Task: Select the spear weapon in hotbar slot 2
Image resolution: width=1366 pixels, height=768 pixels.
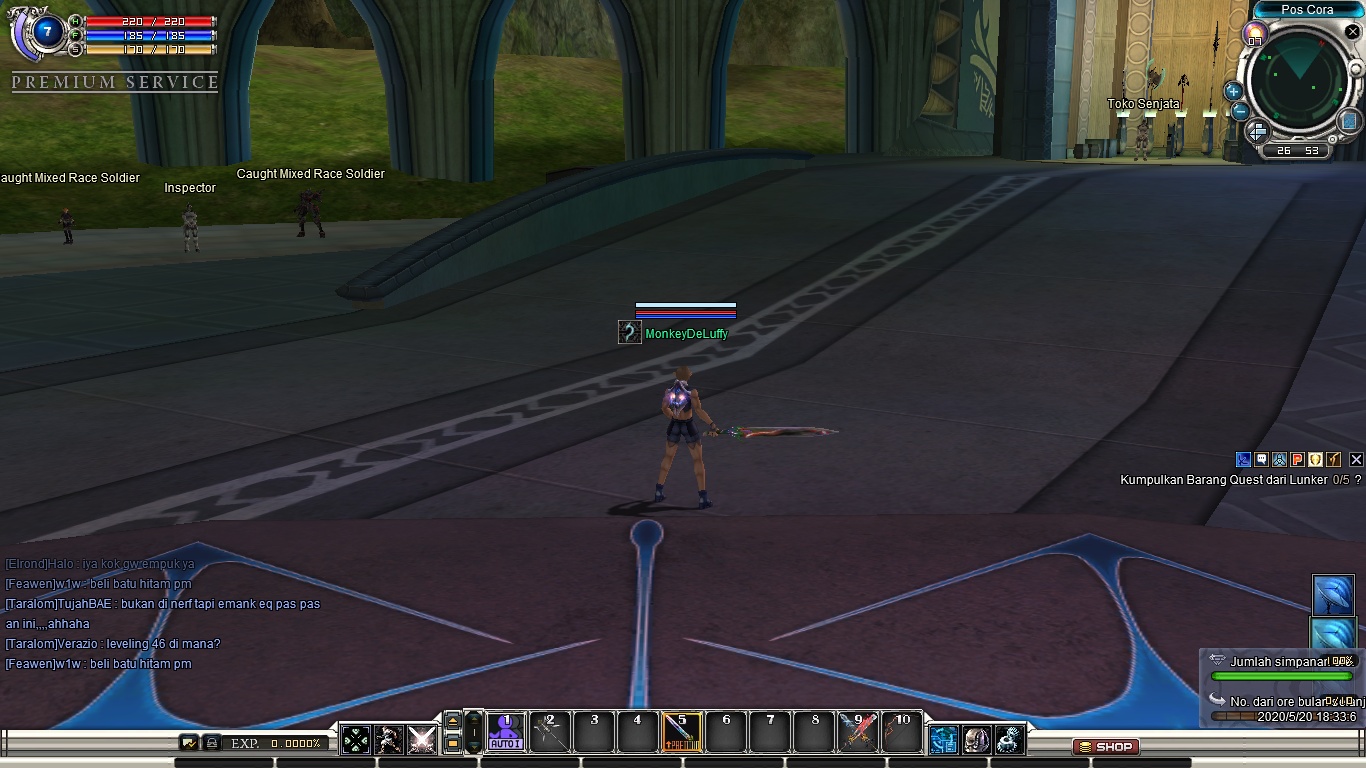Action: click(548, 732)
